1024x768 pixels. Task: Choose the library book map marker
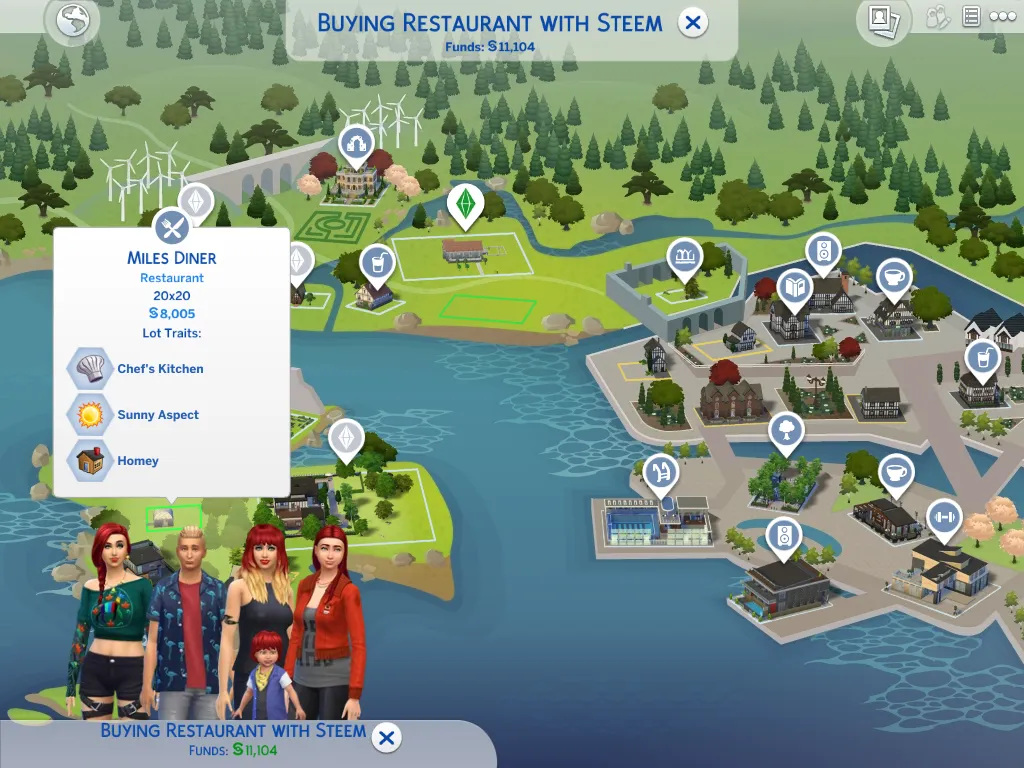(795, 287)
